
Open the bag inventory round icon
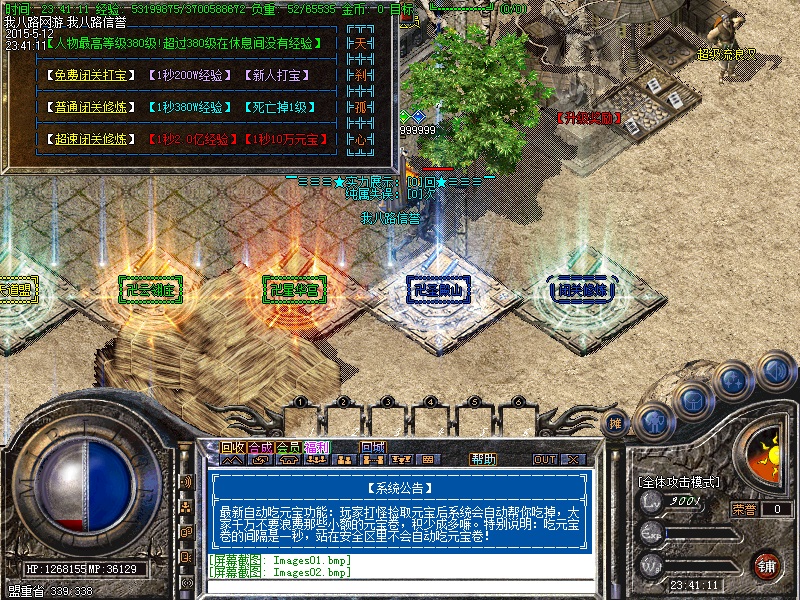point(692,400)
